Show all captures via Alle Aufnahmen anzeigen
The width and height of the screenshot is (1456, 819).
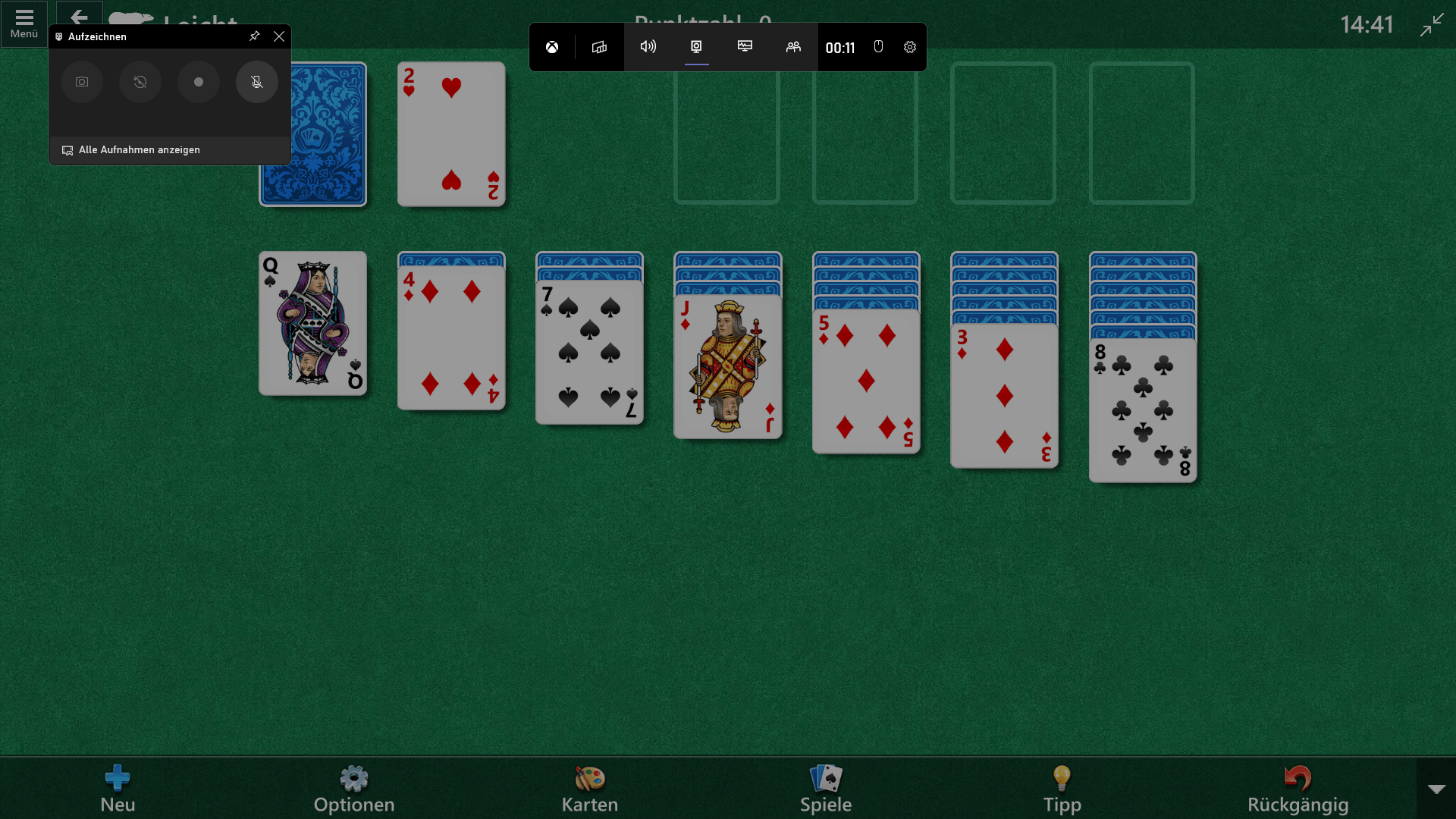coord(140,150)
